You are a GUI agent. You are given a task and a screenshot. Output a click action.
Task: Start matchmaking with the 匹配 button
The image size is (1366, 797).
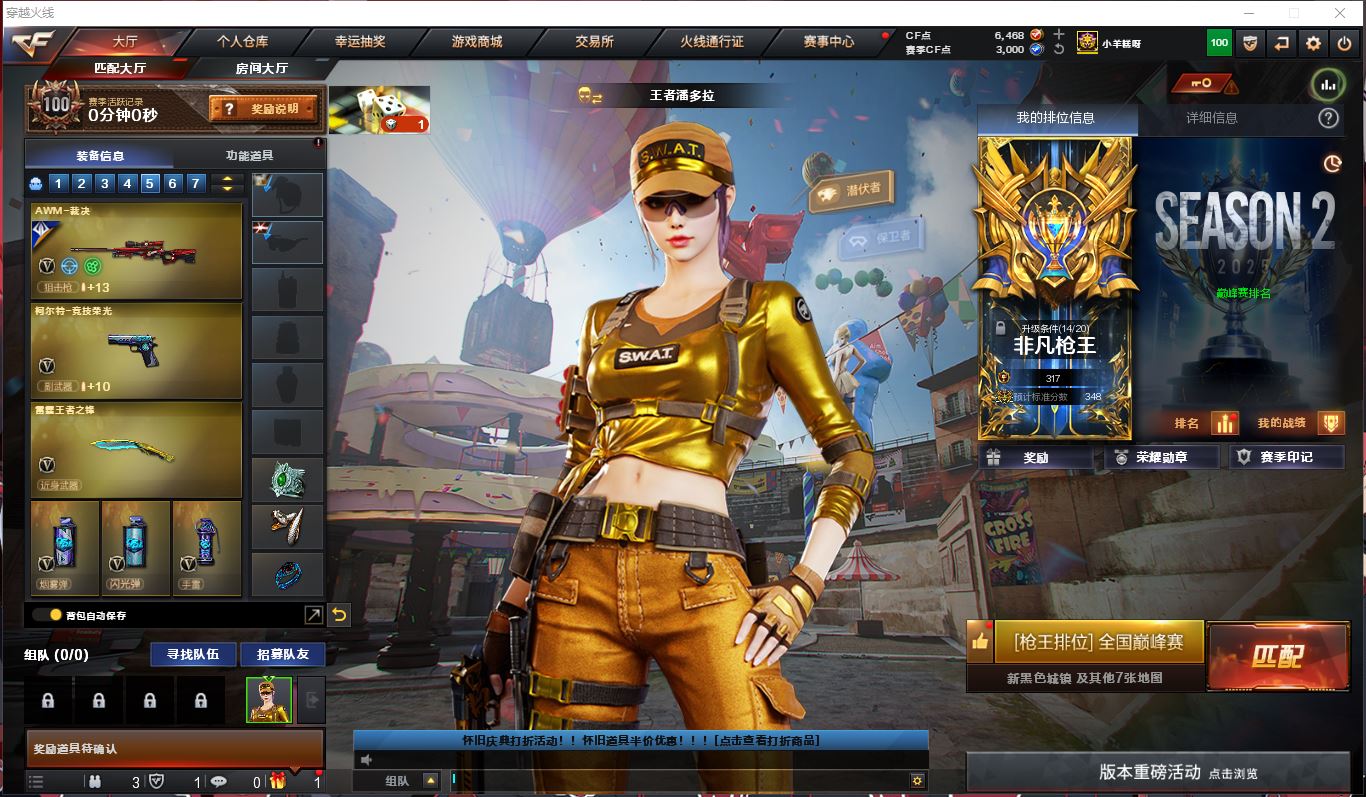[1277, 656]
